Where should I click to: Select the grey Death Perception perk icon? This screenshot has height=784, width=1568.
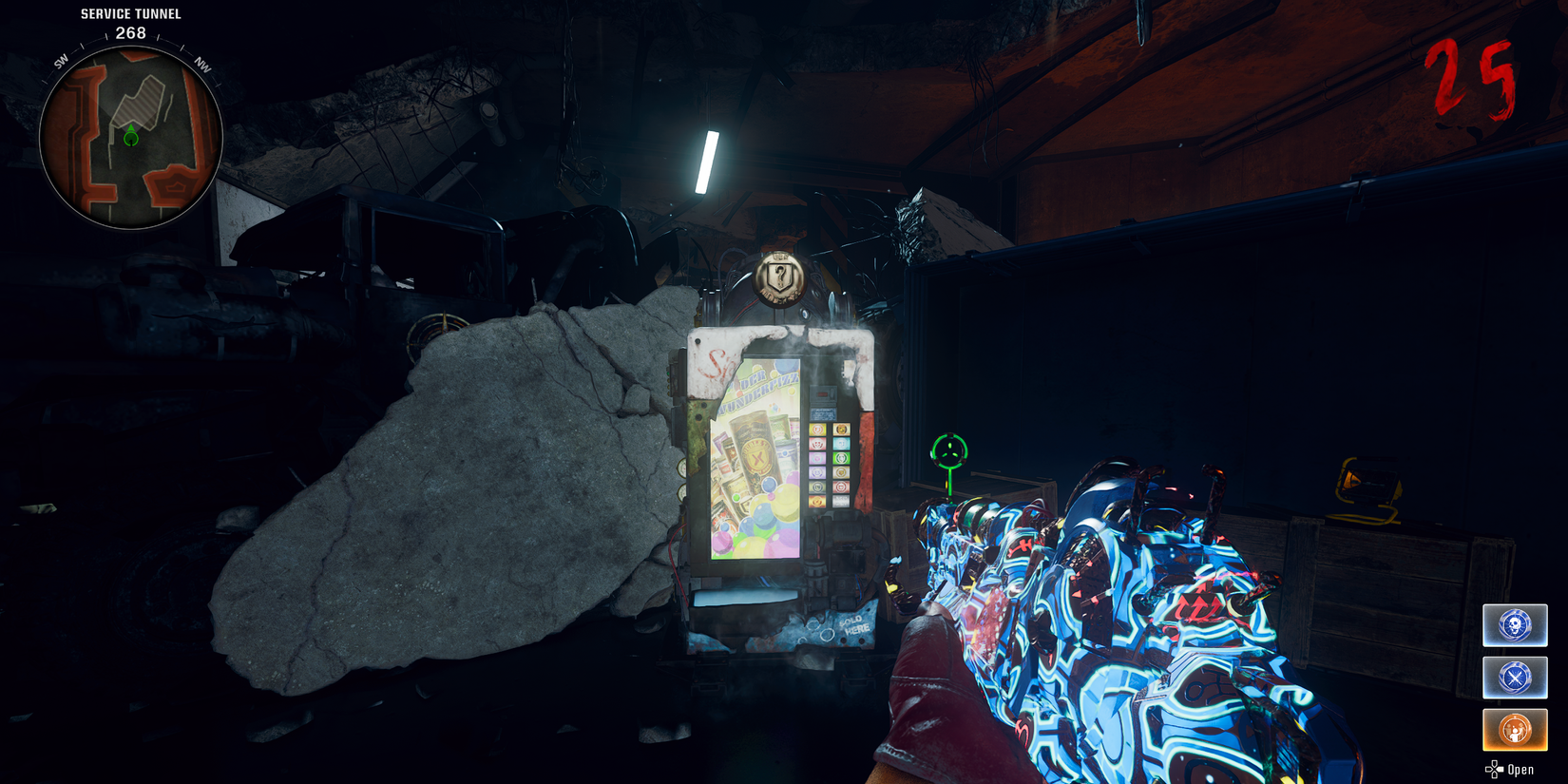pyautogui.click(x=817, y=487)
